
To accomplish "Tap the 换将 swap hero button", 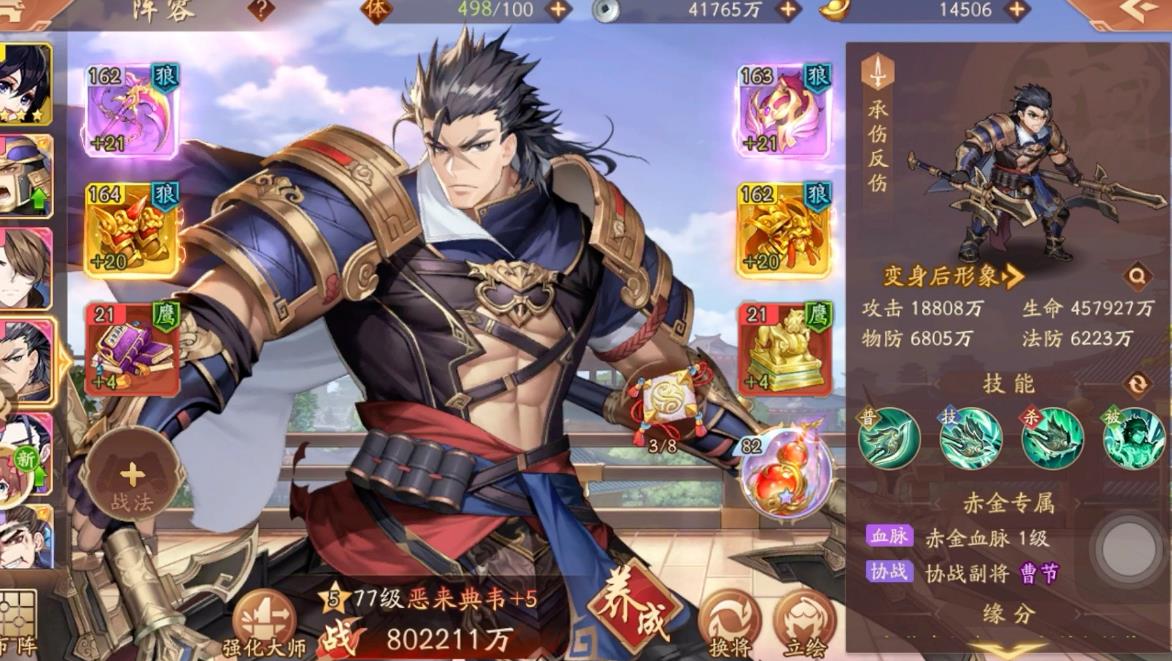I will coord(730,621).
